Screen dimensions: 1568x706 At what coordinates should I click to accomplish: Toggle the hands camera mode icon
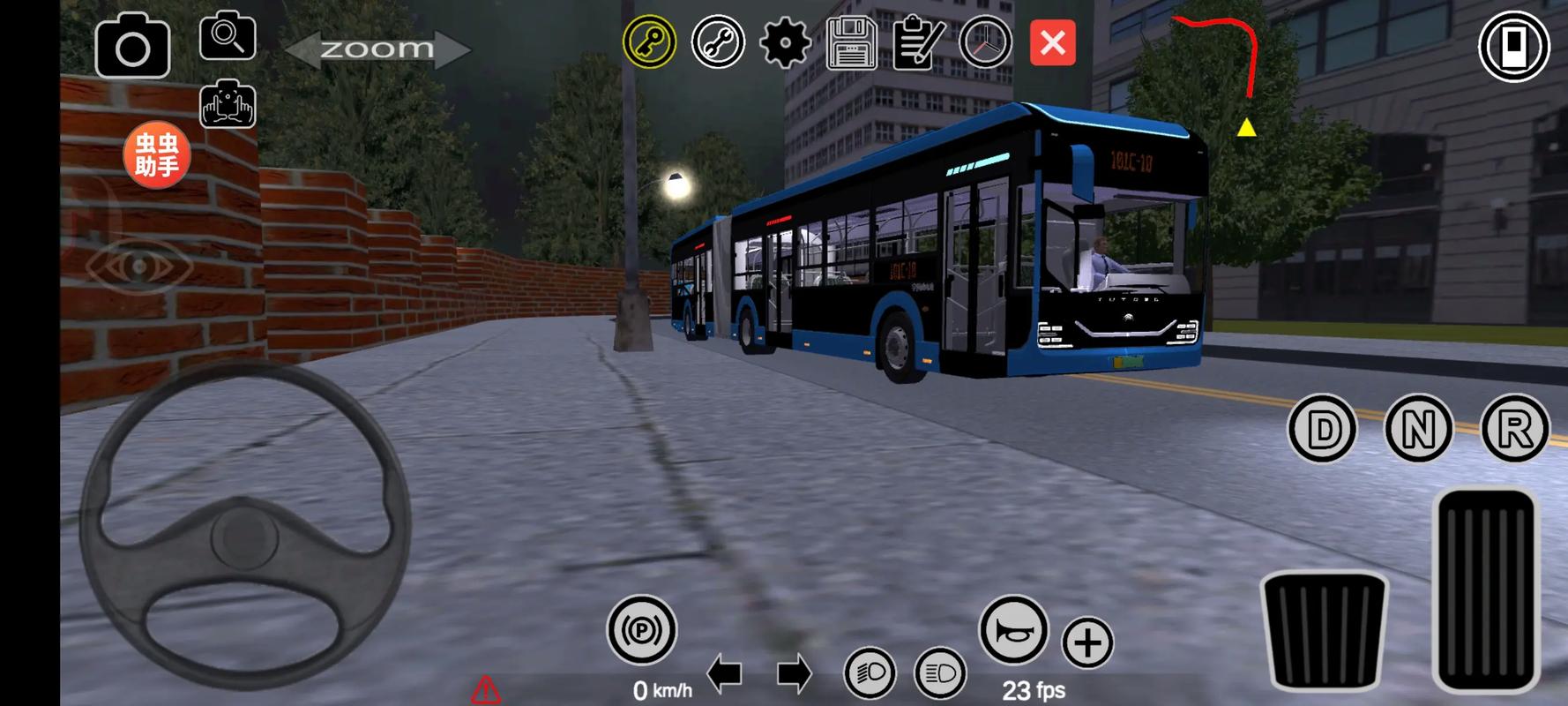[x=228, y=105]
